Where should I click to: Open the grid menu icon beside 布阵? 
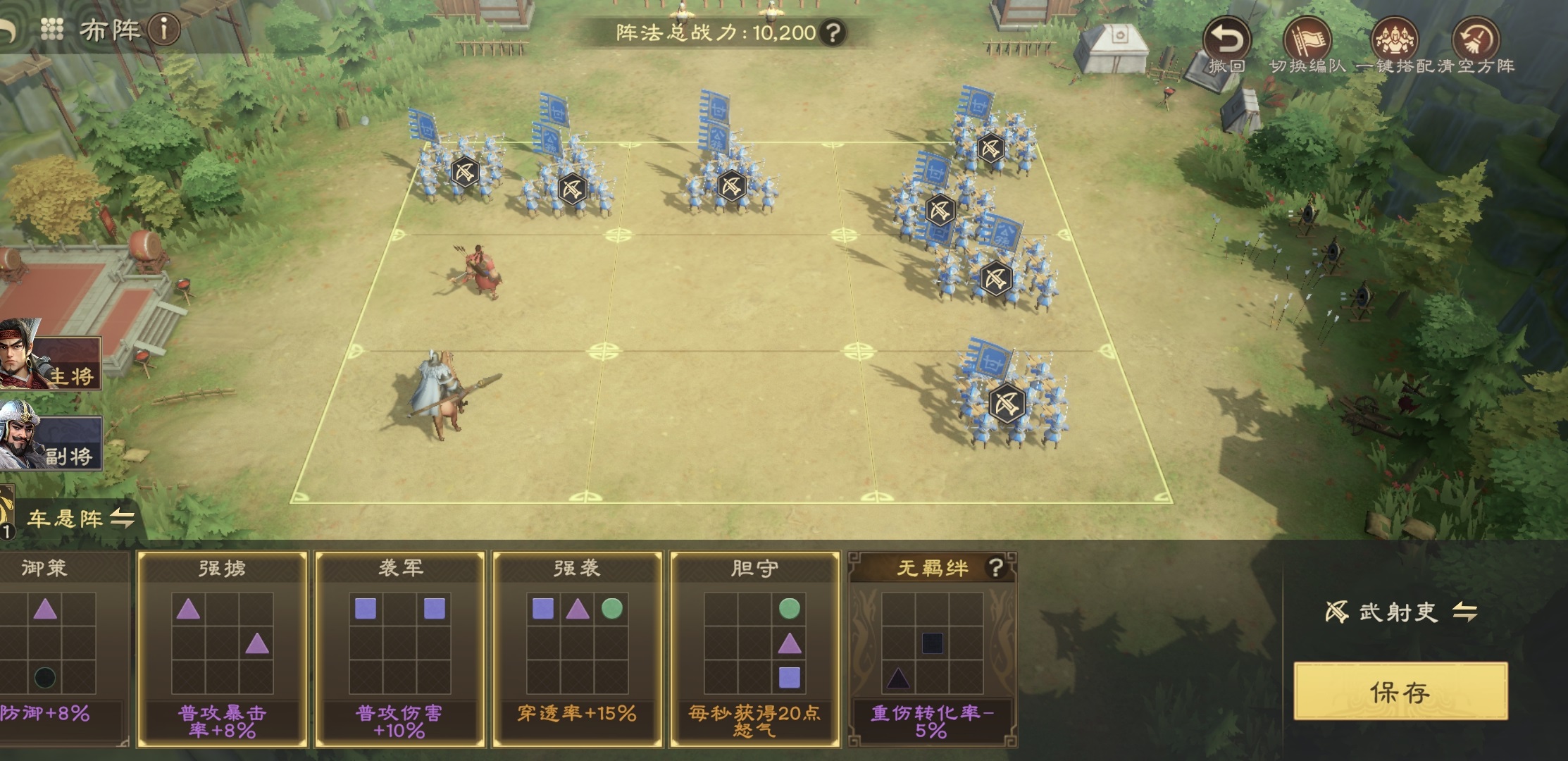click(x=52, y=29)
